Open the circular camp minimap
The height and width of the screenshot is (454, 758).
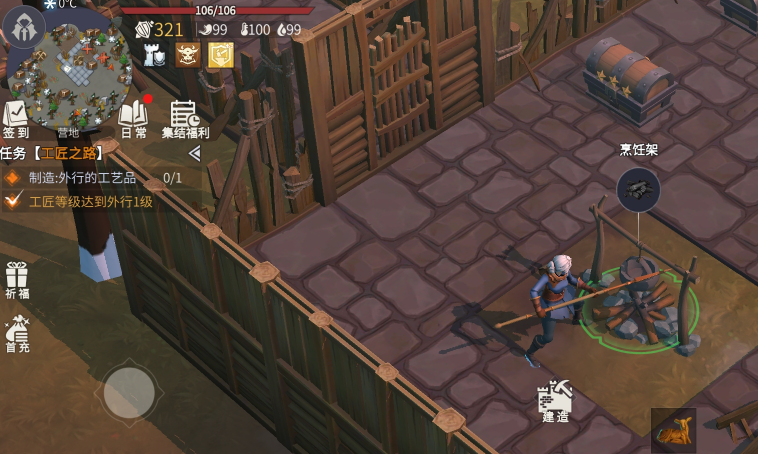pos(72,70)
